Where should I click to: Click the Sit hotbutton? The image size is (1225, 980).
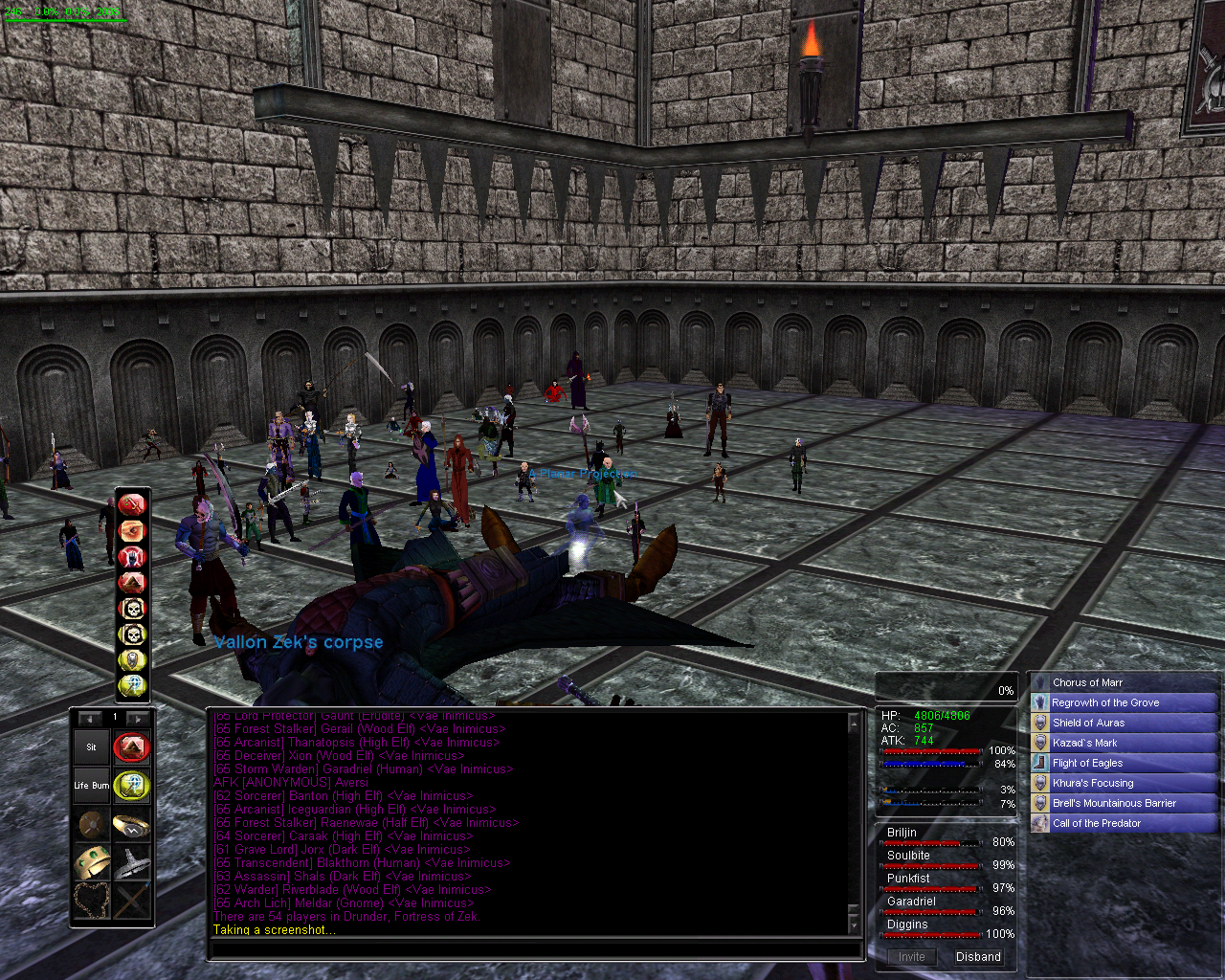[92, 747]
